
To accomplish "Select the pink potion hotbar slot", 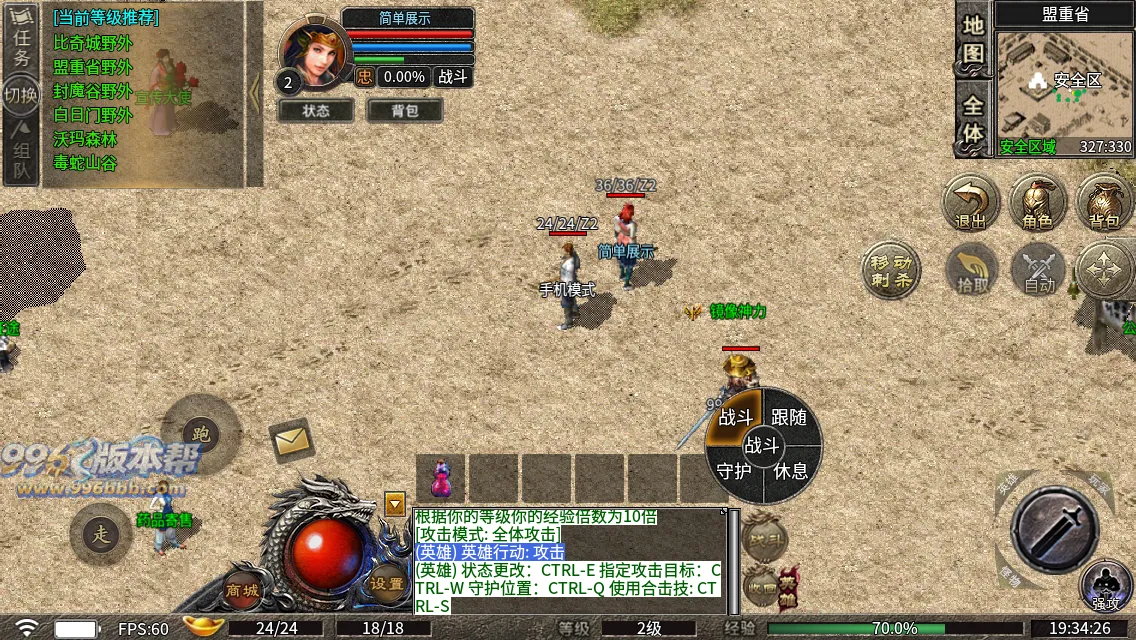I will (x=441, y=479).
